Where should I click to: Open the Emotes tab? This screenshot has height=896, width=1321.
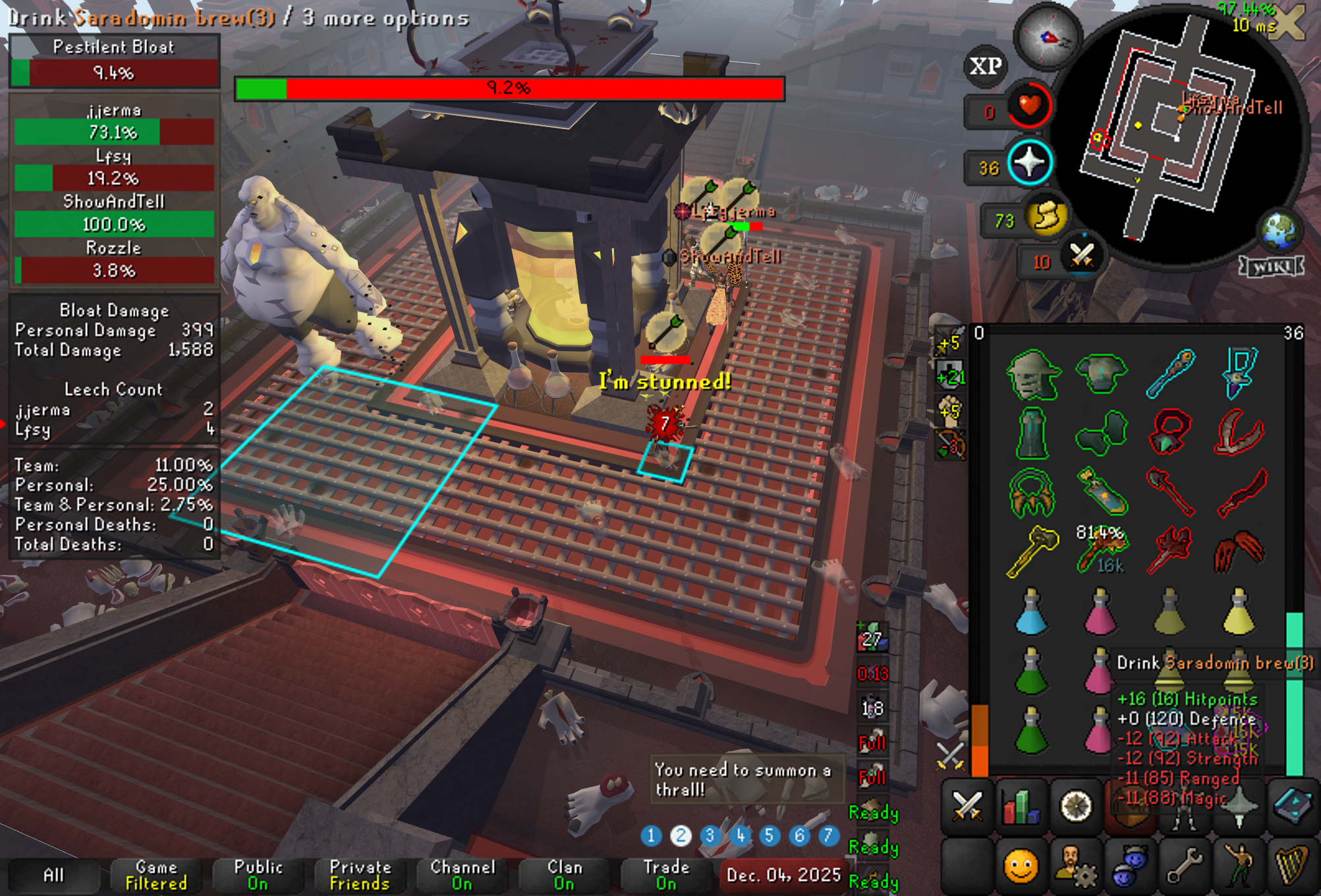point(1238,866)
